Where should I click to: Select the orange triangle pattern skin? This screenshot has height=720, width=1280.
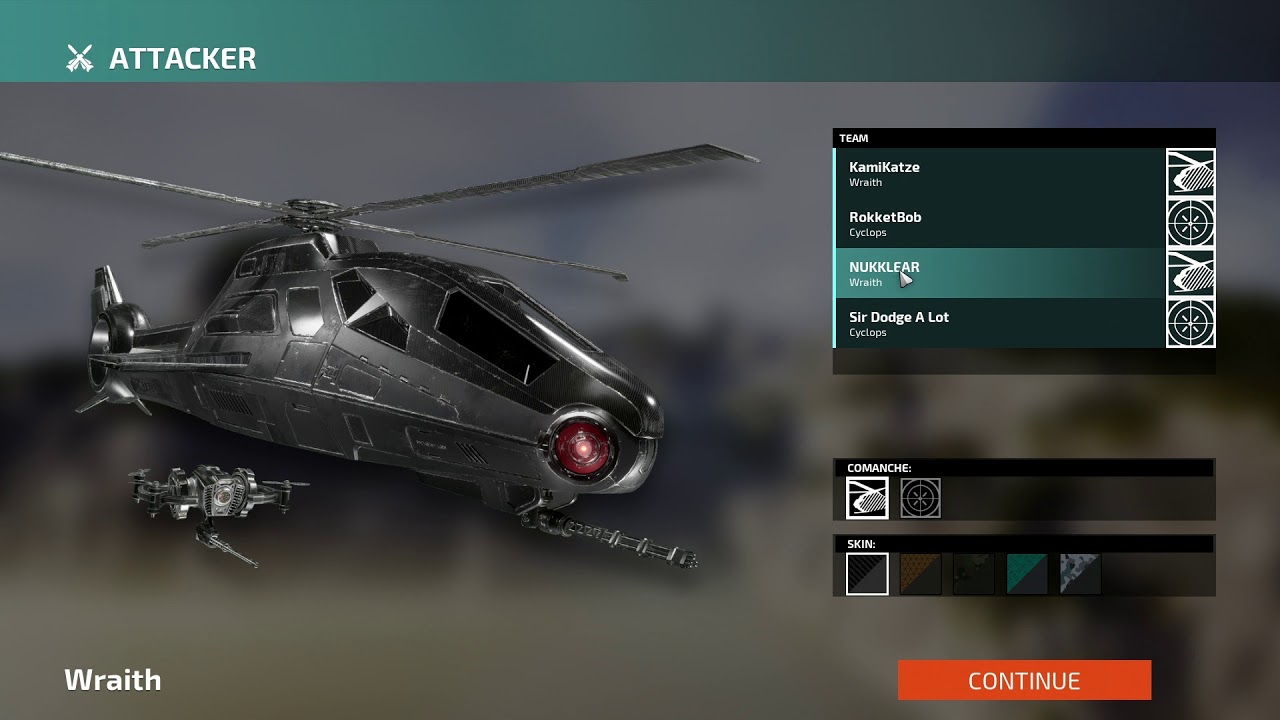click(920, 572)
